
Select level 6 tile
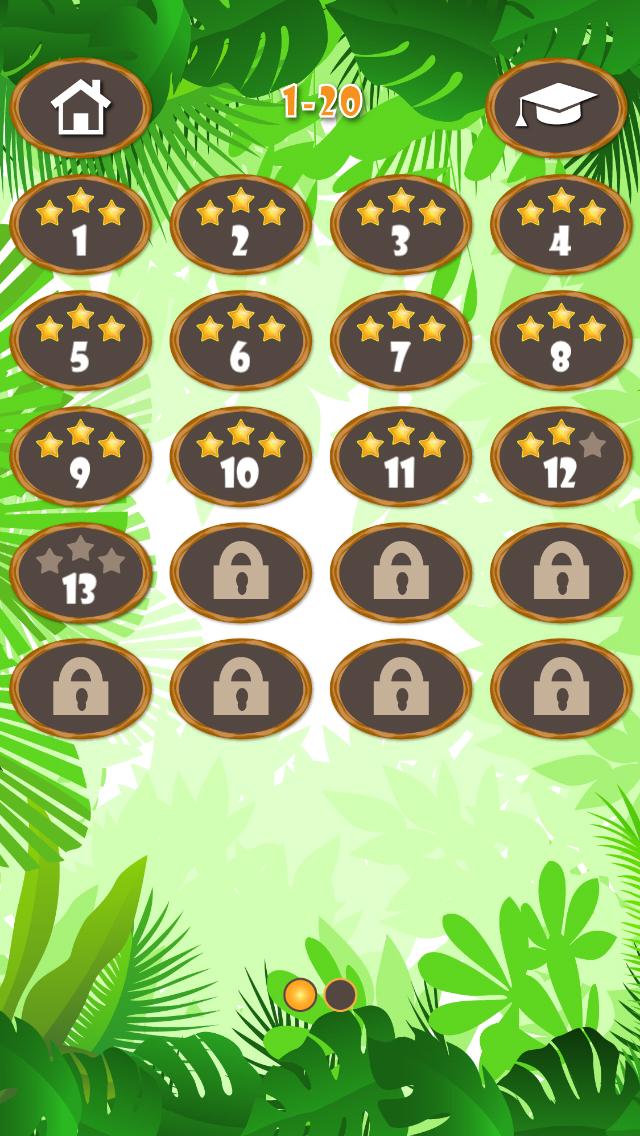point(241,341)
